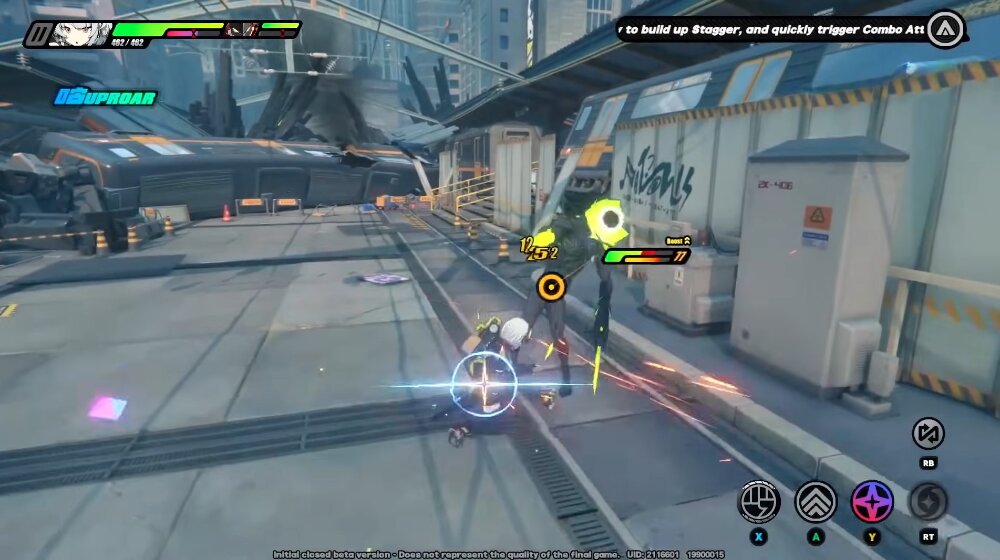Activate the chevron dodge ability
This screenshot has width=1000, height=560.
pyautogui.click(x=816, y=502)
